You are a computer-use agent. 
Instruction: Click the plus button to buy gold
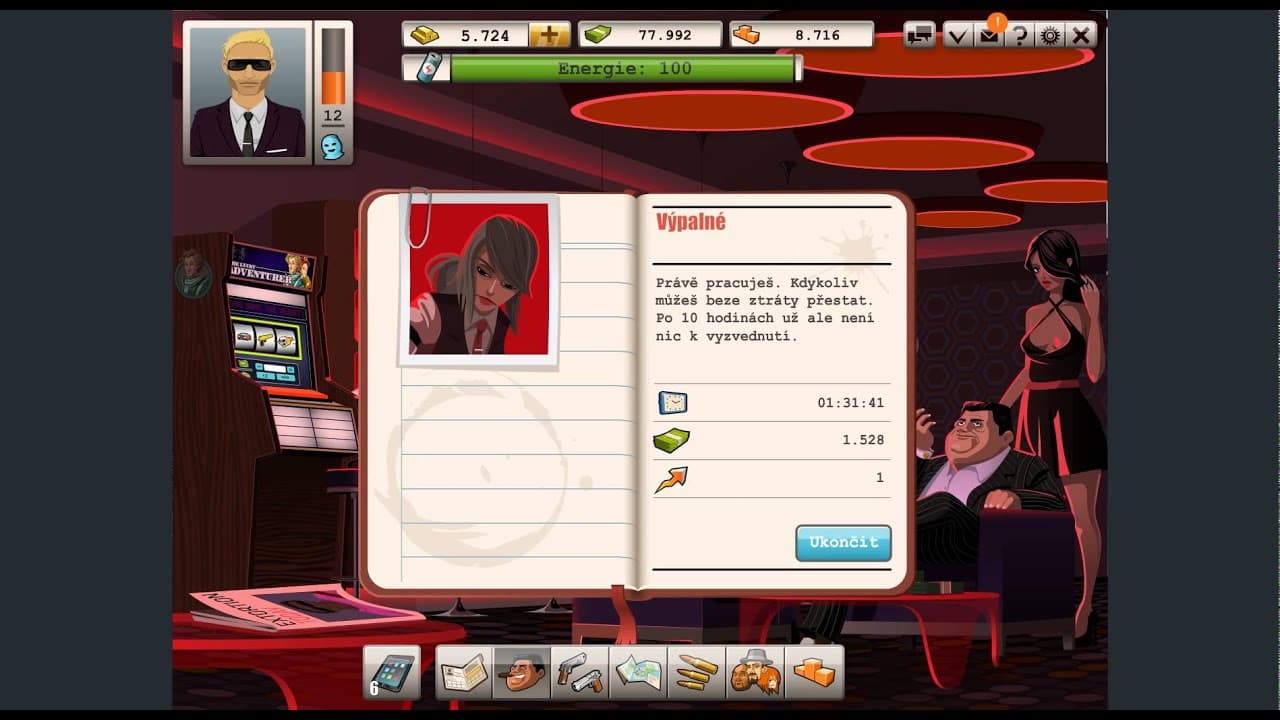point(548,34)
